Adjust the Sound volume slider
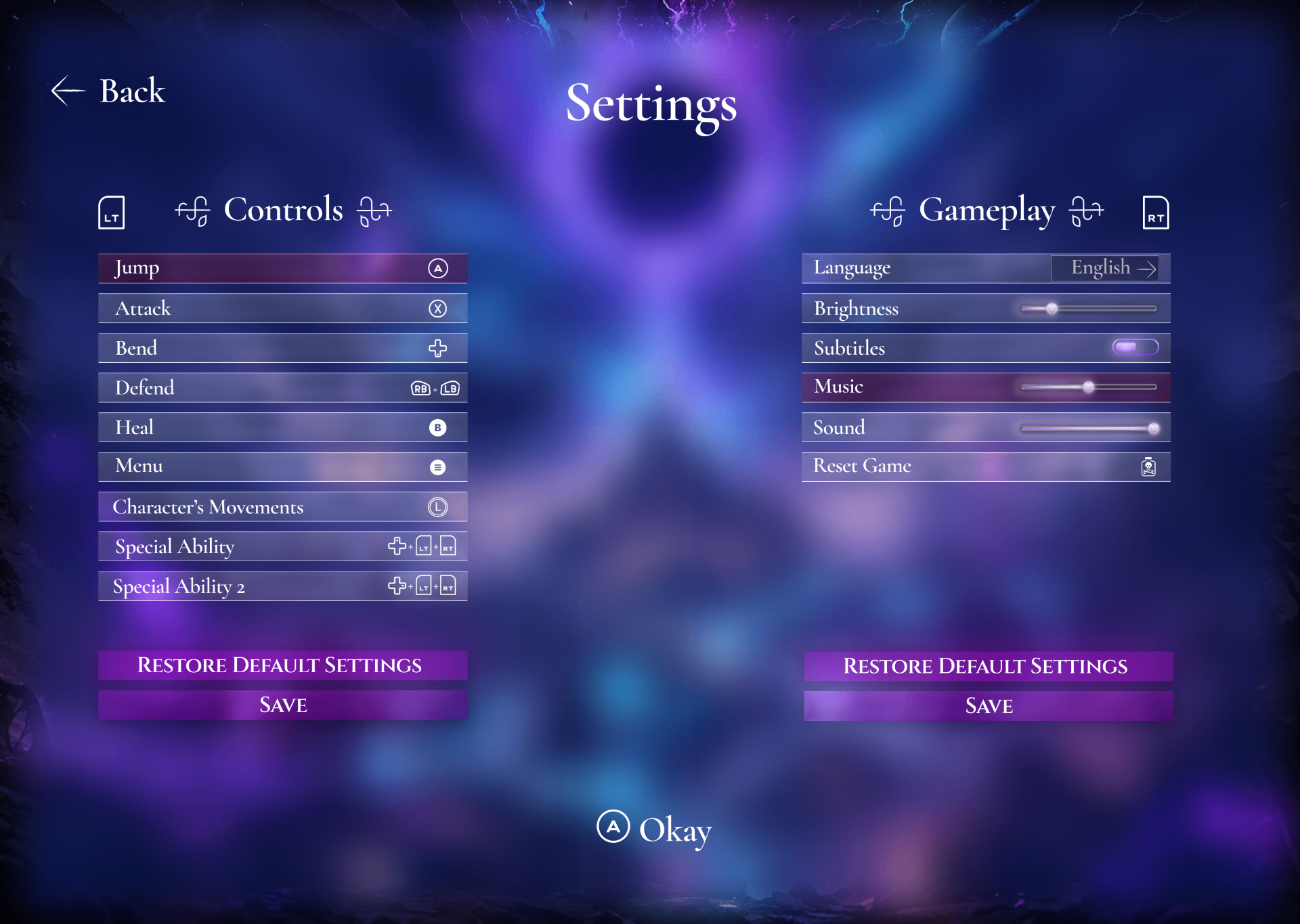Screen dimensions: 1300x924 click(x=1153, y=428)
